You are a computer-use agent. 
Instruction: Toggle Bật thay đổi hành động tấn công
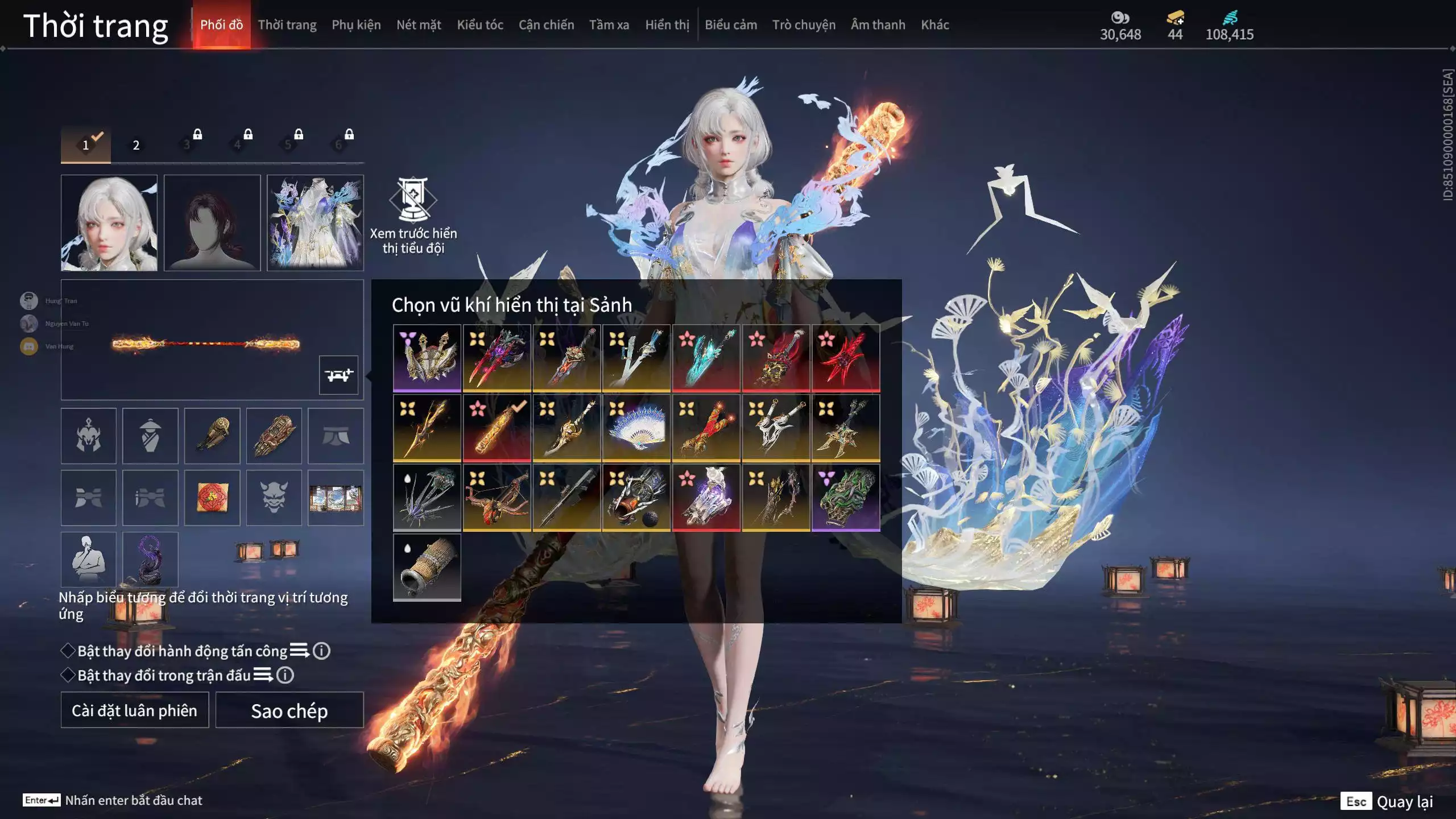tap(68, 651)
